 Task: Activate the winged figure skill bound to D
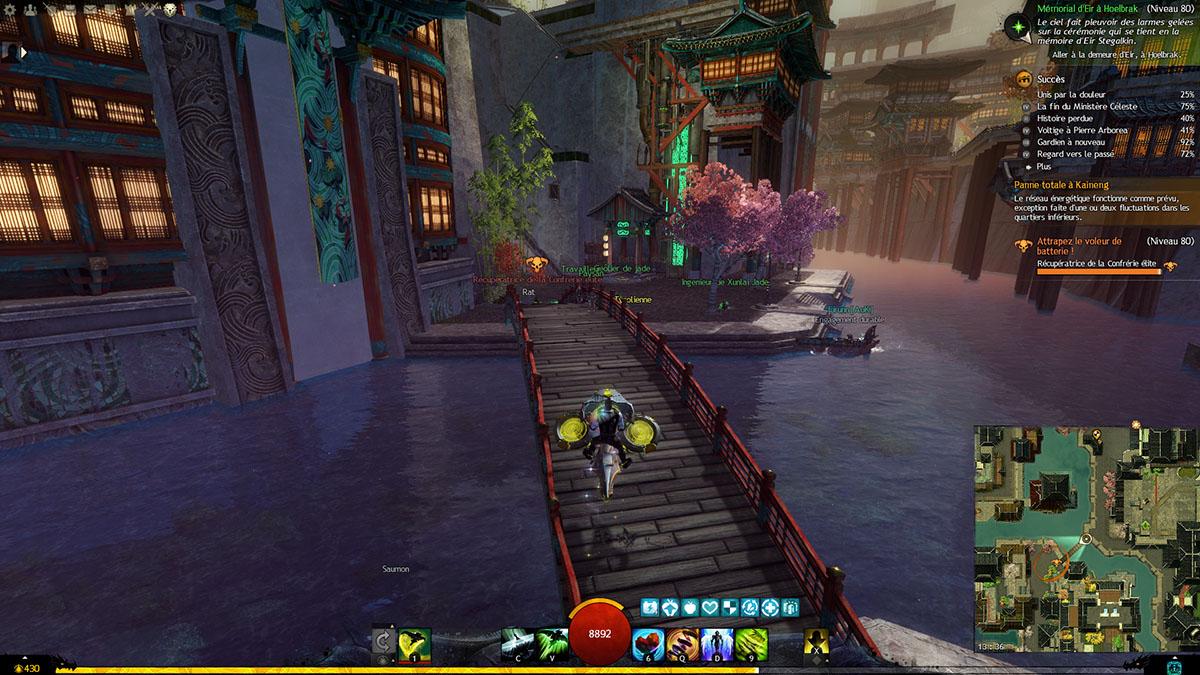pos(716,643)
